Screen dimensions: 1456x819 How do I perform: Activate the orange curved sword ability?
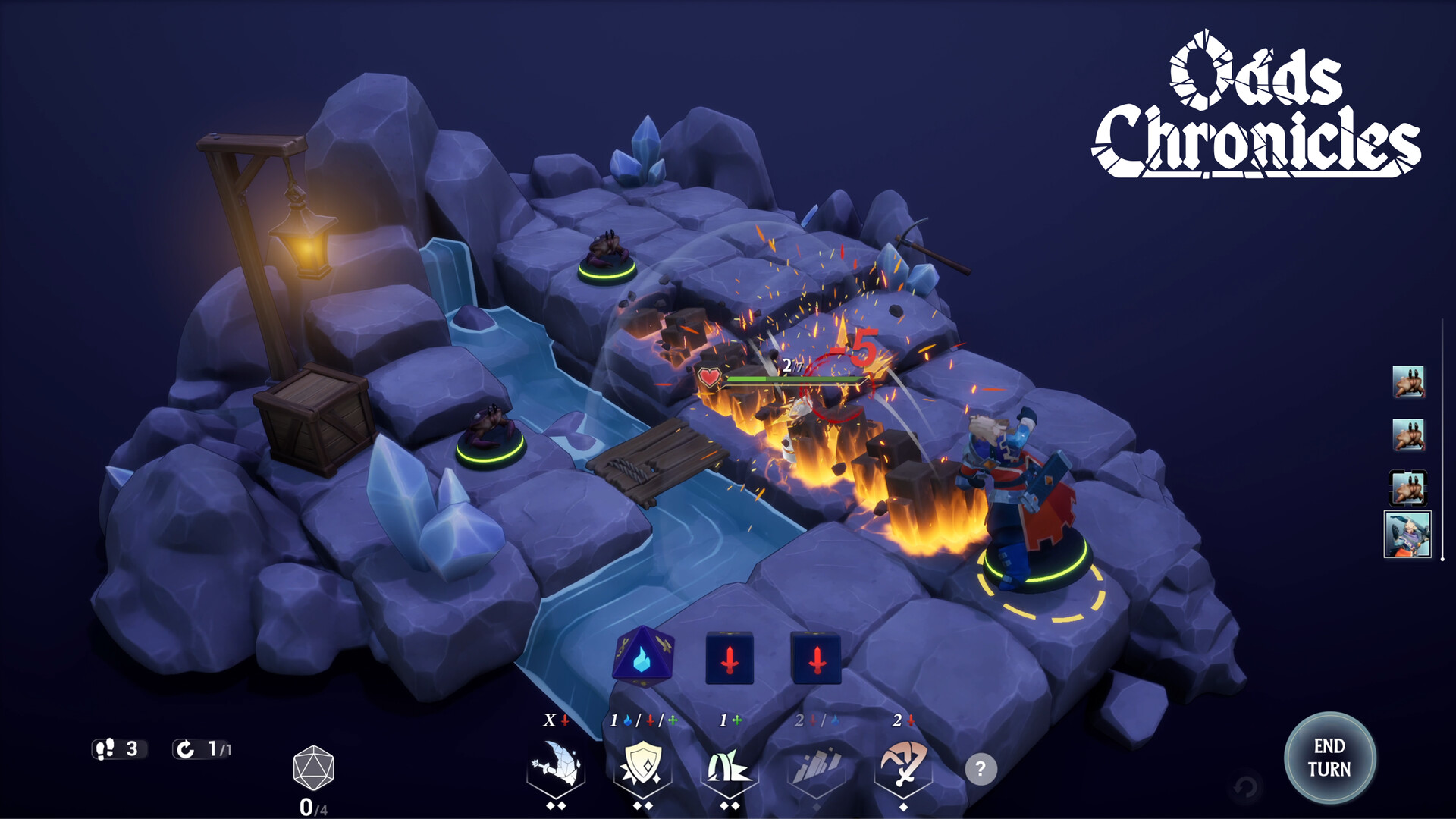[902, 764]
